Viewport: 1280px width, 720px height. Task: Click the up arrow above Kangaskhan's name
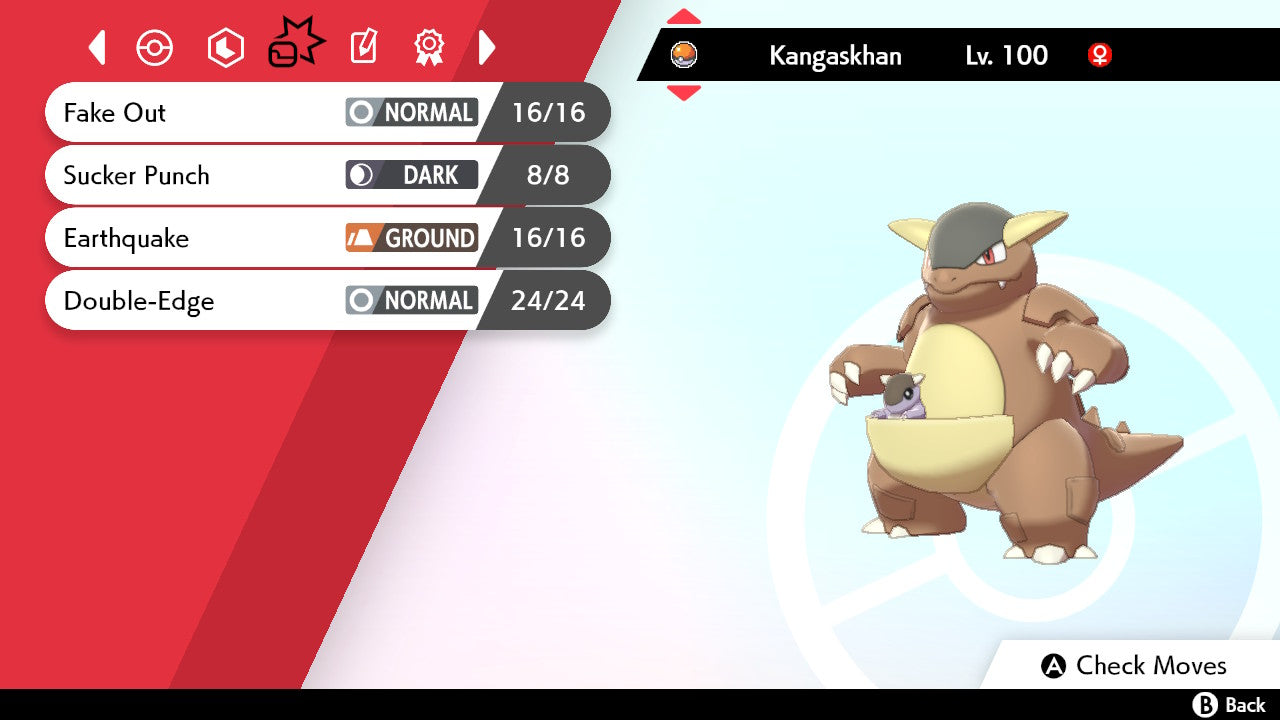(x=684, y=16)
